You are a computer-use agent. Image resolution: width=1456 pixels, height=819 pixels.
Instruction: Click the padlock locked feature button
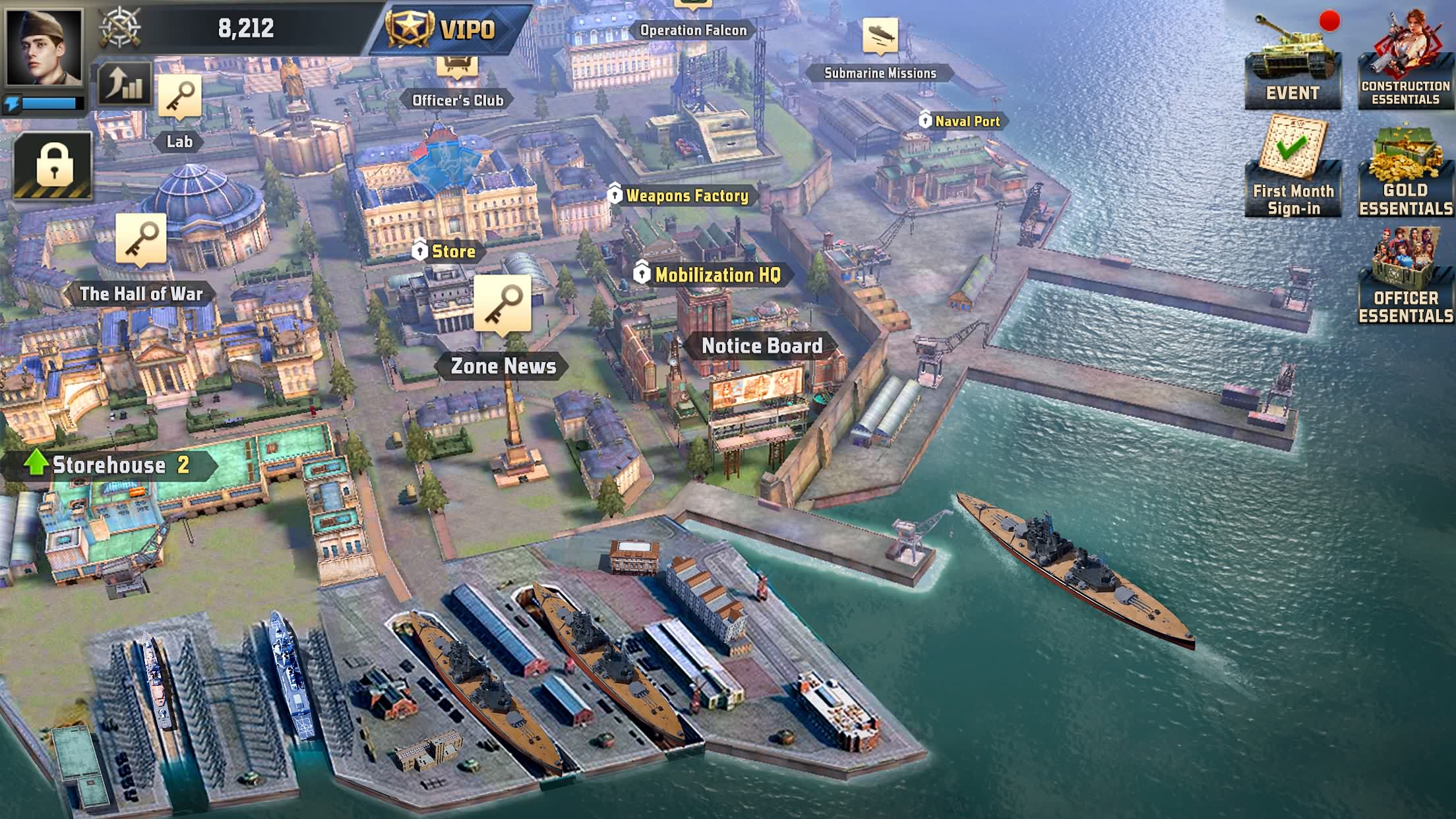54,165
